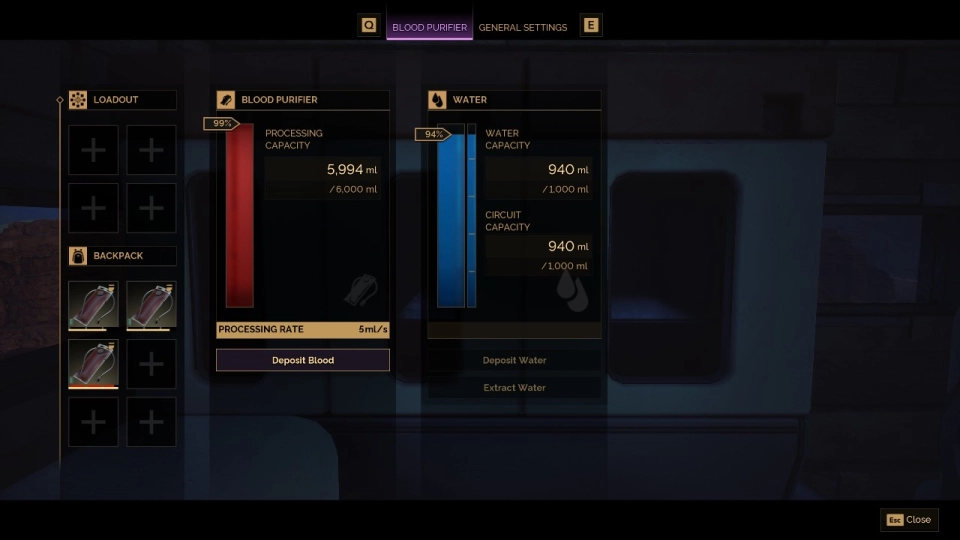Viewport: 960px width, 540px height.
Task: Select the blood bag with the orange bar
Action: 93,363
